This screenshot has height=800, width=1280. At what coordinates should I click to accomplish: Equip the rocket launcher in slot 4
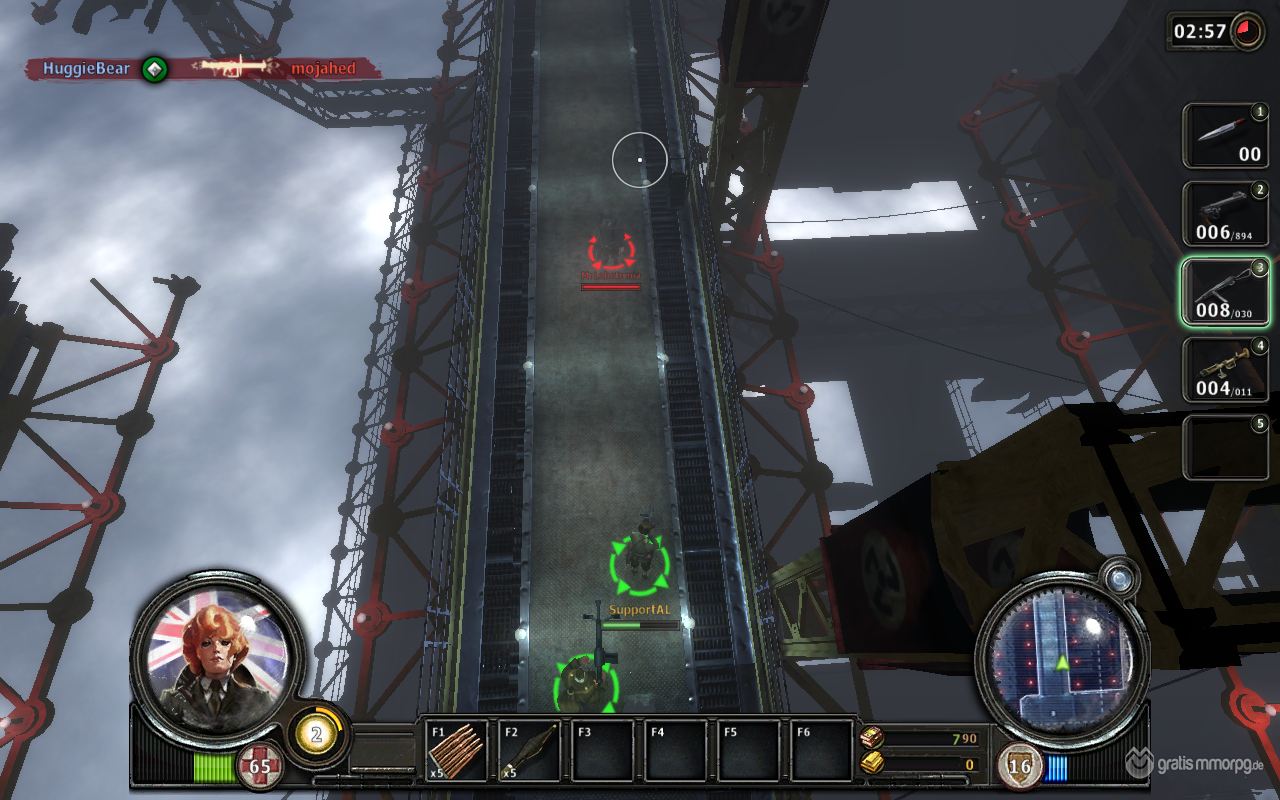(x=1226, y=370)
